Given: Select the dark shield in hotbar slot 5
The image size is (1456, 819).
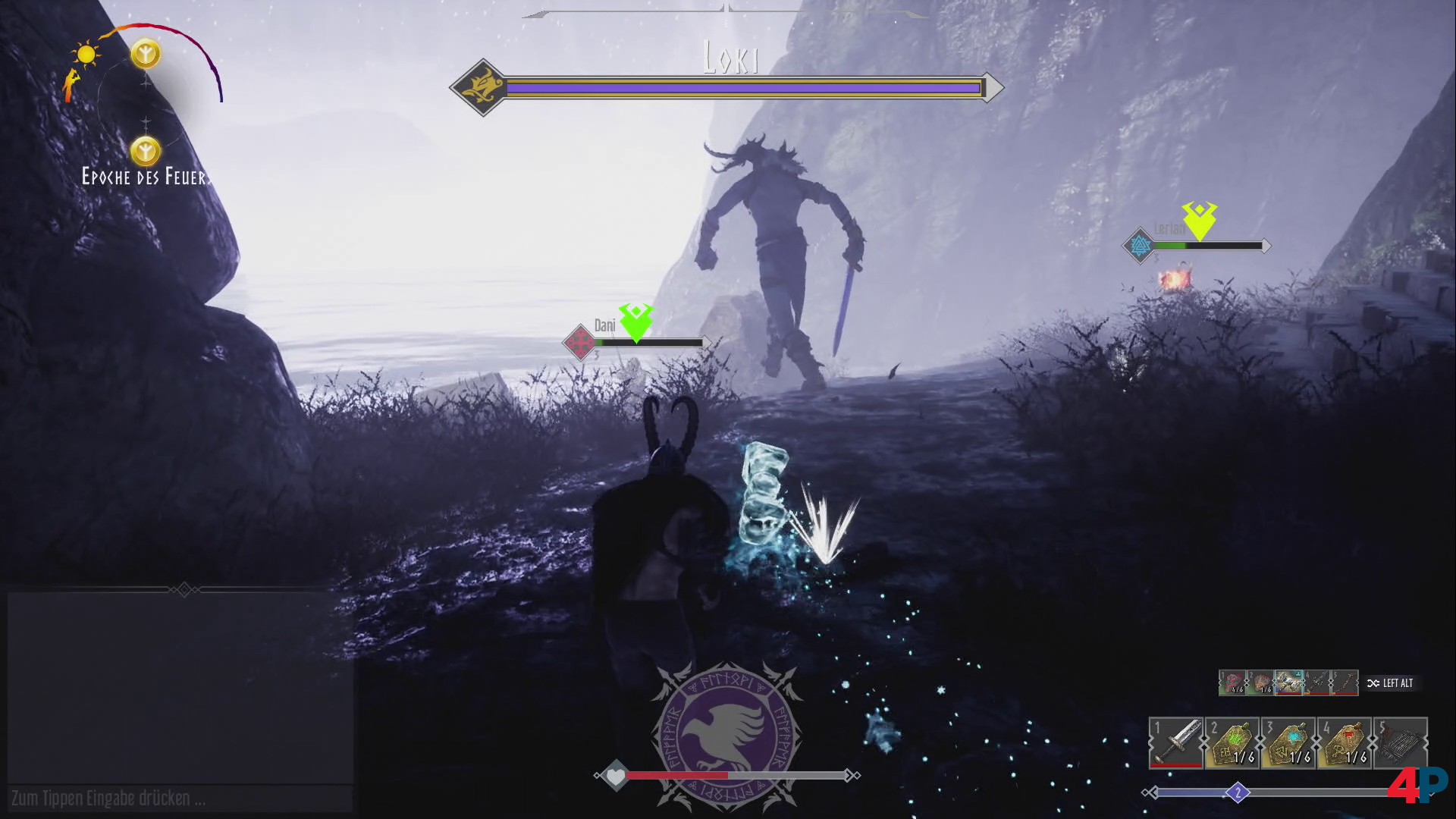Looking at the screenshot, I should tap(1401, 742).
